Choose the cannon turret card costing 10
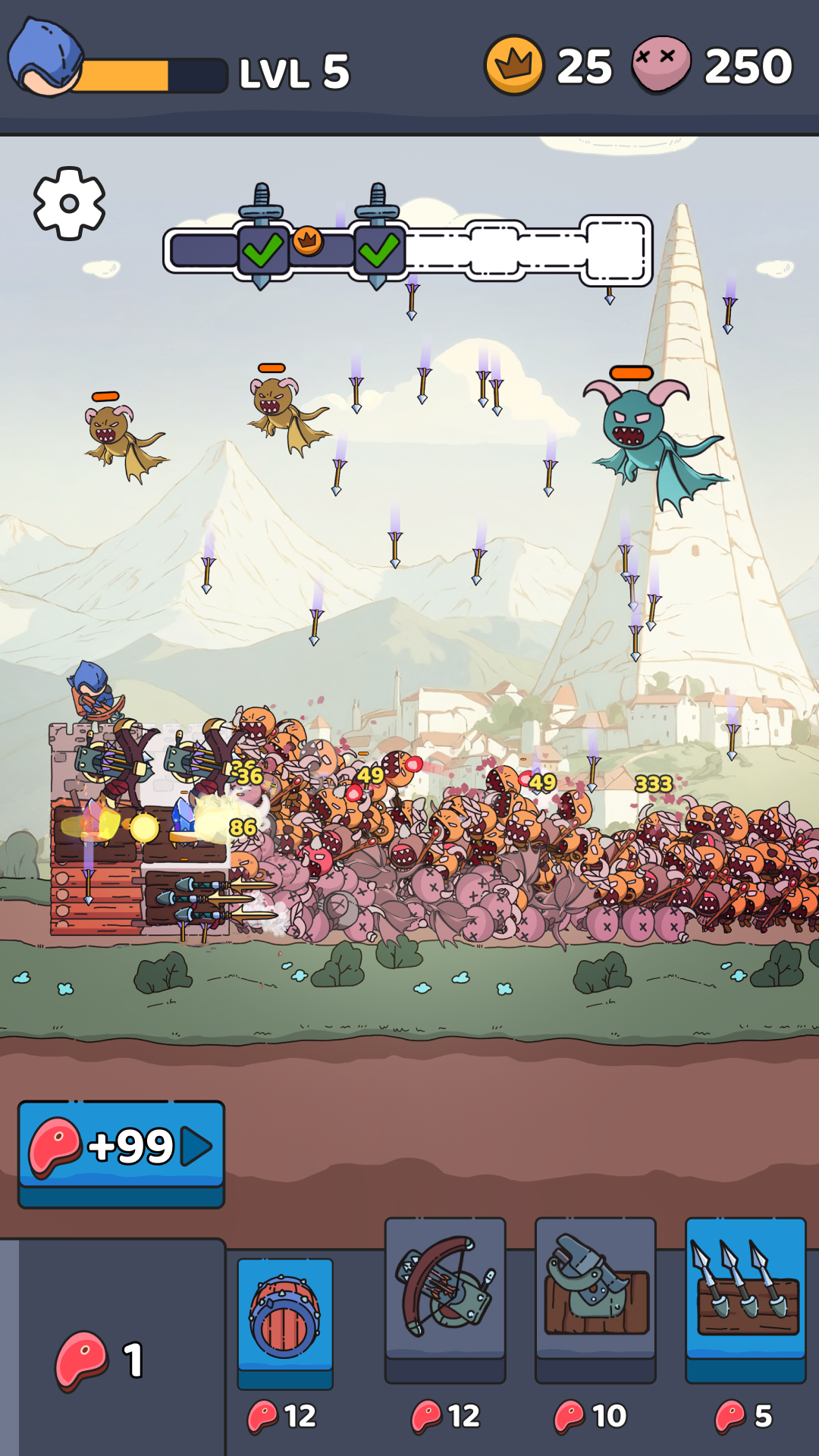 pyautogui.click(x=595, y=1291)
